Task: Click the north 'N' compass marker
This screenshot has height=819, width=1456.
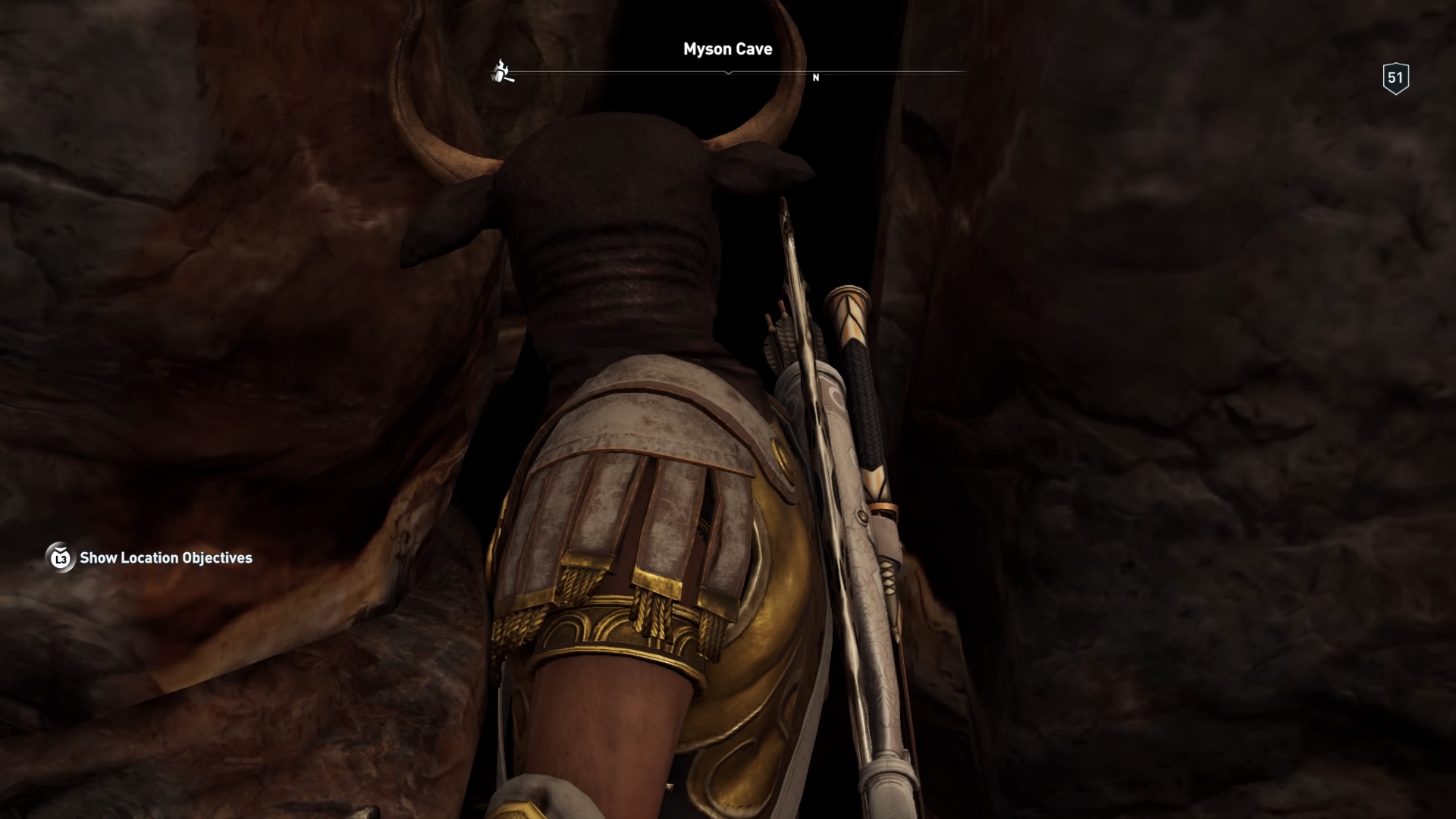Action: coord(816,77)
